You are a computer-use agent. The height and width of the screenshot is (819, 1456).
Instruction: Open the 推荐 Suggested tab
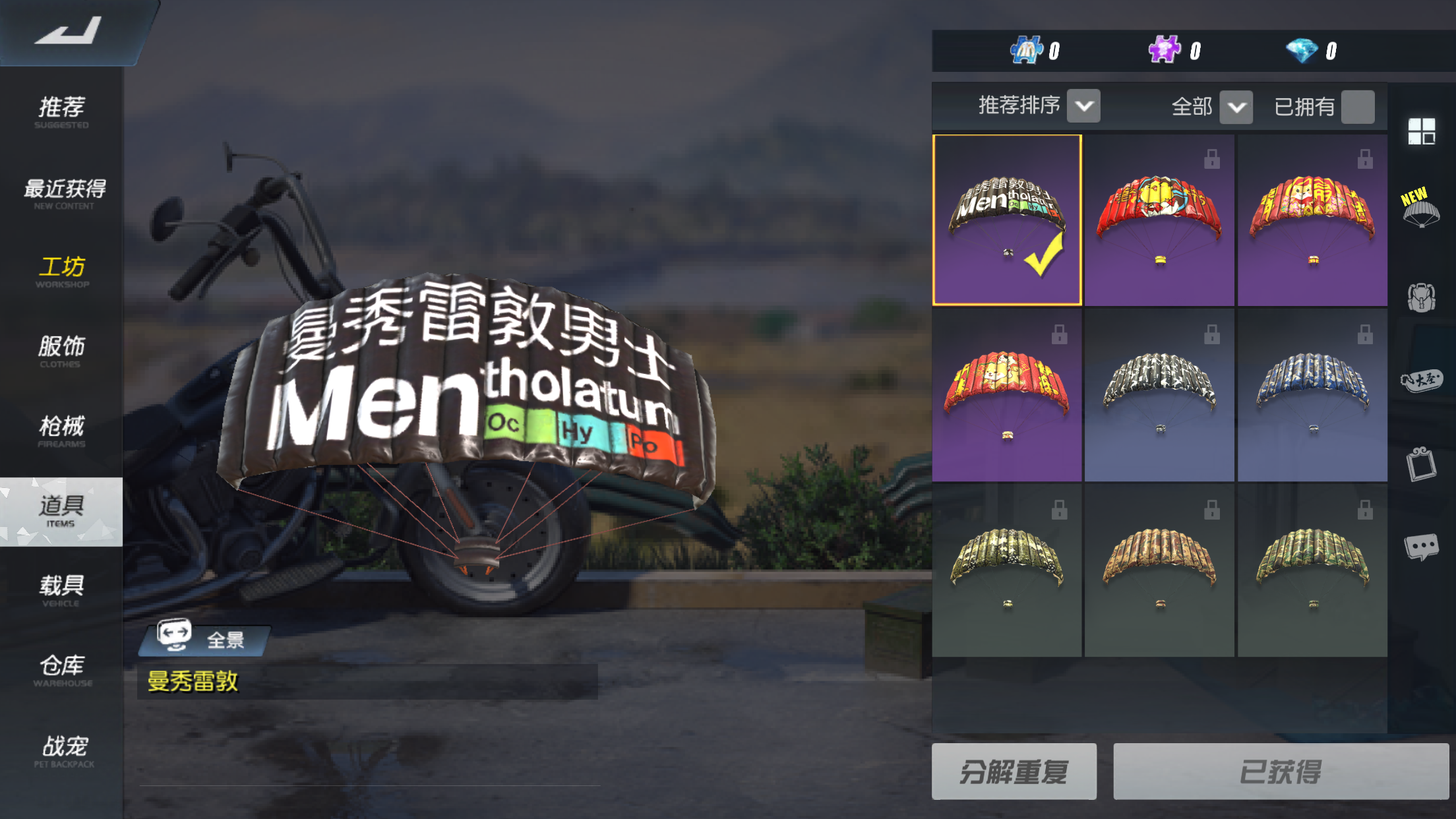(x=61, y=111)
